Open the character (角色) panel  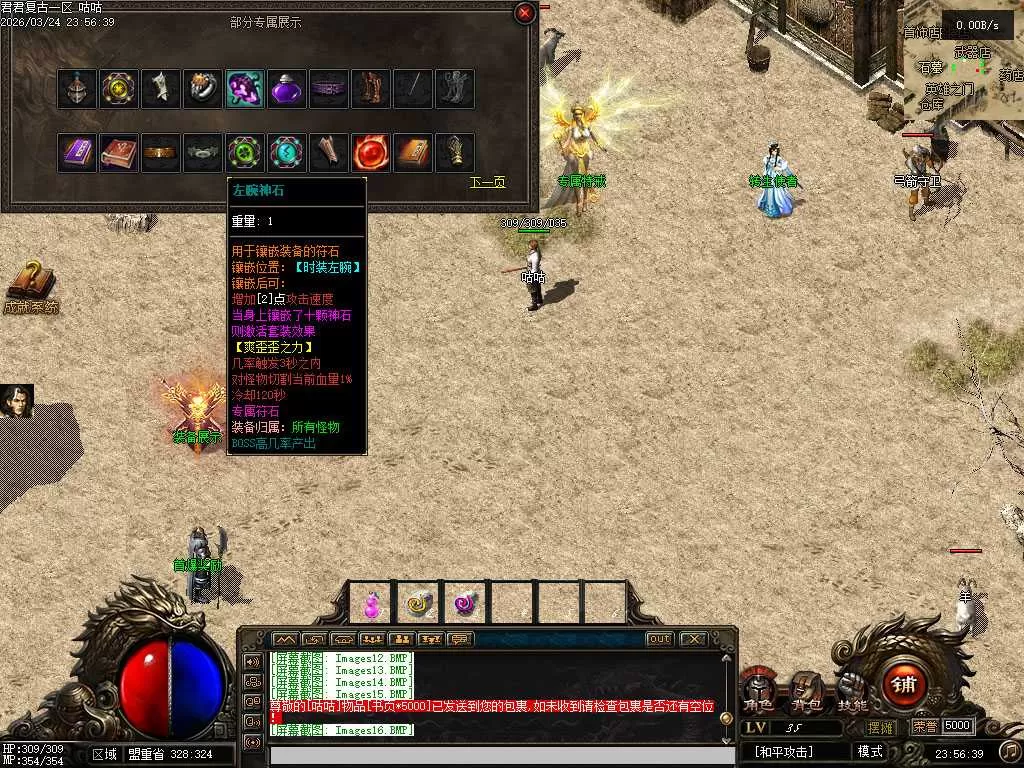click(757, 692)
